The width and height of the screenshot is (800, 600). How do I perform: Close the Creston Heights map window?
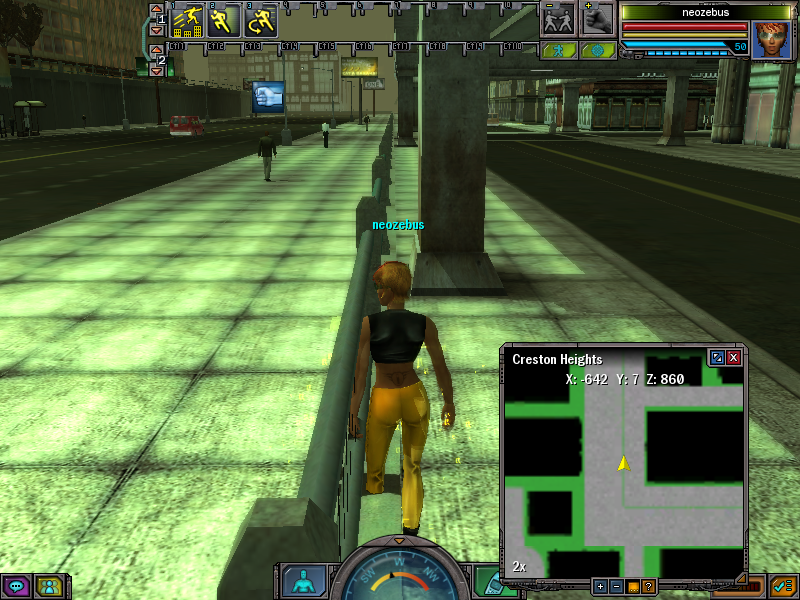coord(734,357)
